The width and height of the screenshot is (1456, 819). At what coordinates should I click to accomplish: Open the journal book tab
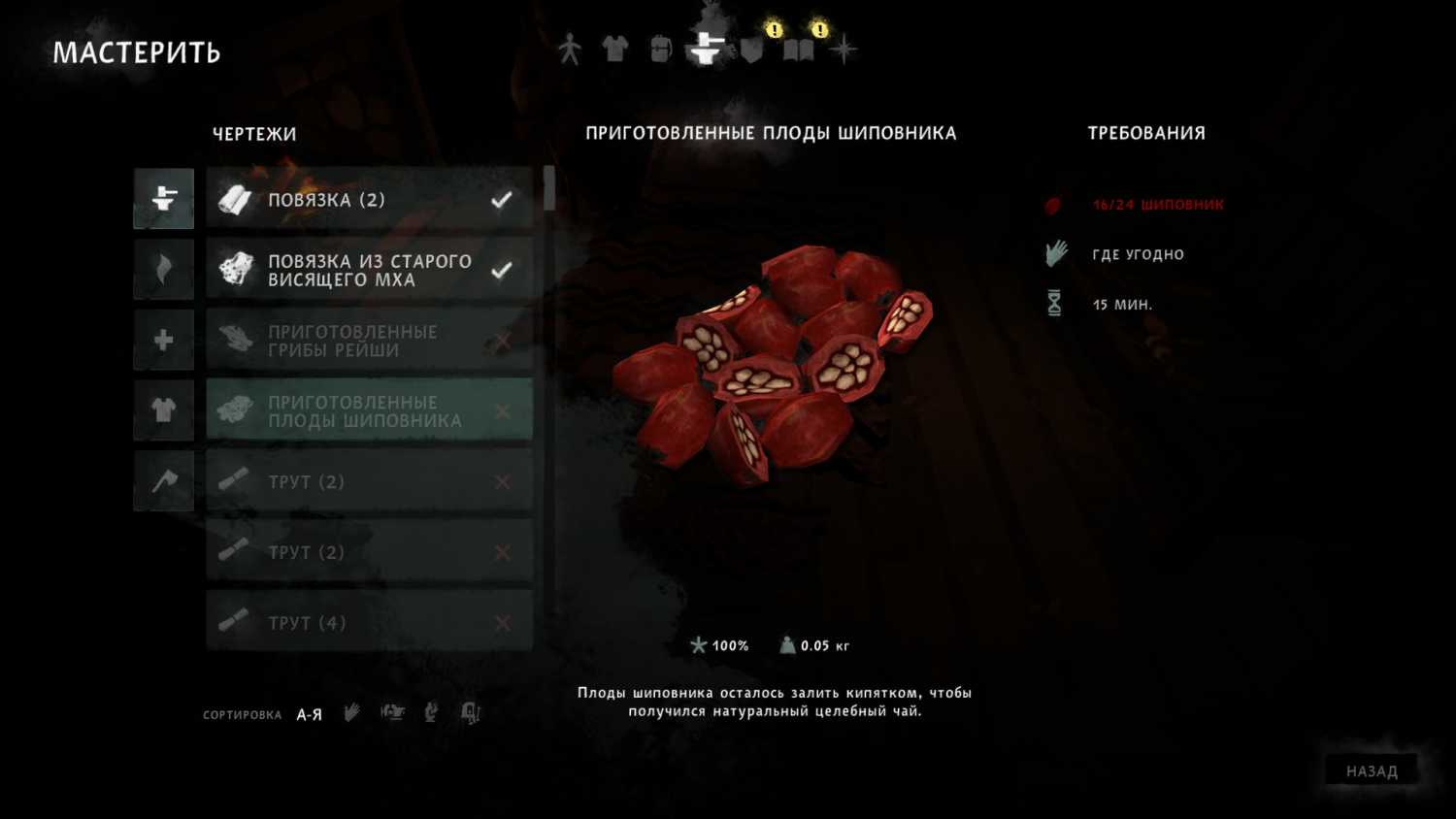point(798,49)
